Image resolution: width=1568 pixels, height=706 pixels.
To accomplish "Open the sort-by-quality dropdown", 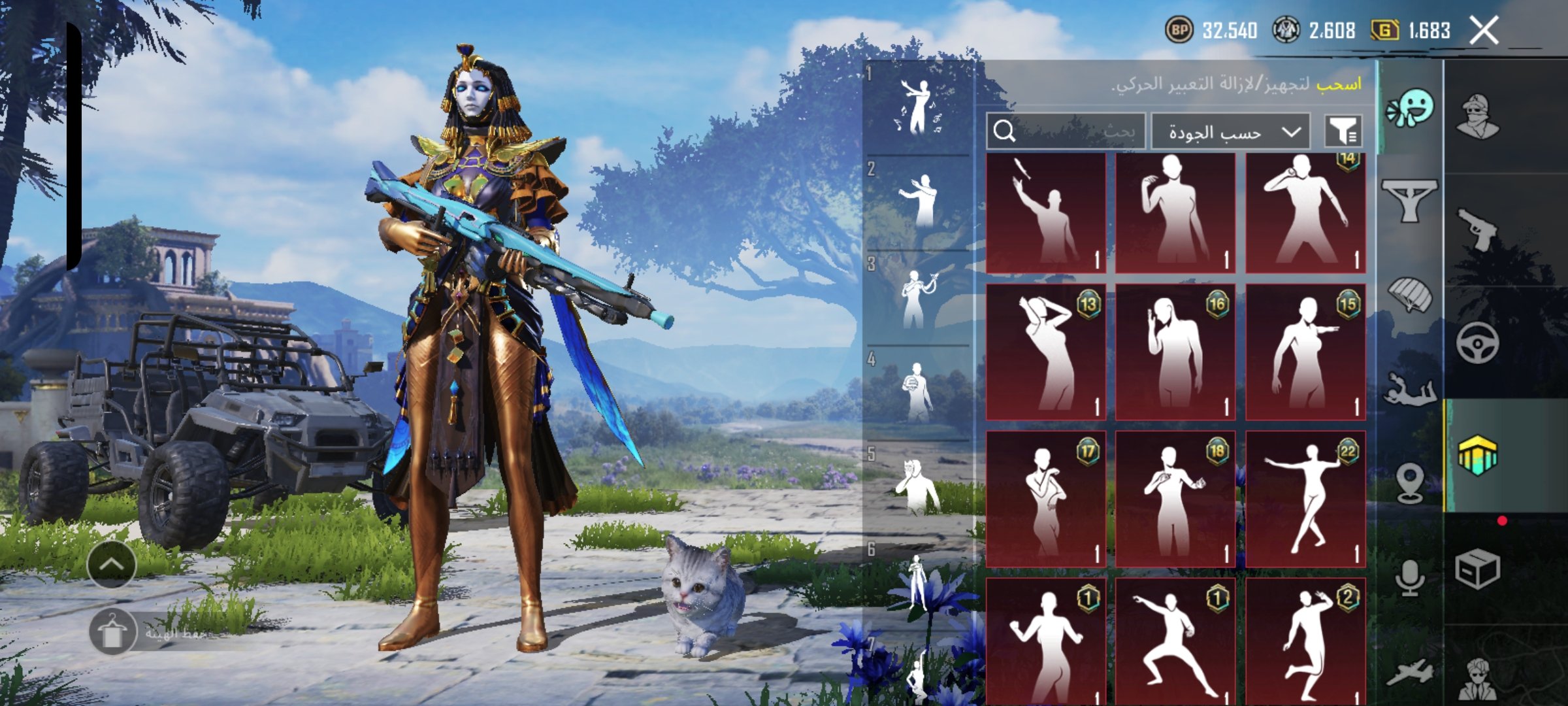I will point(1230,132).
